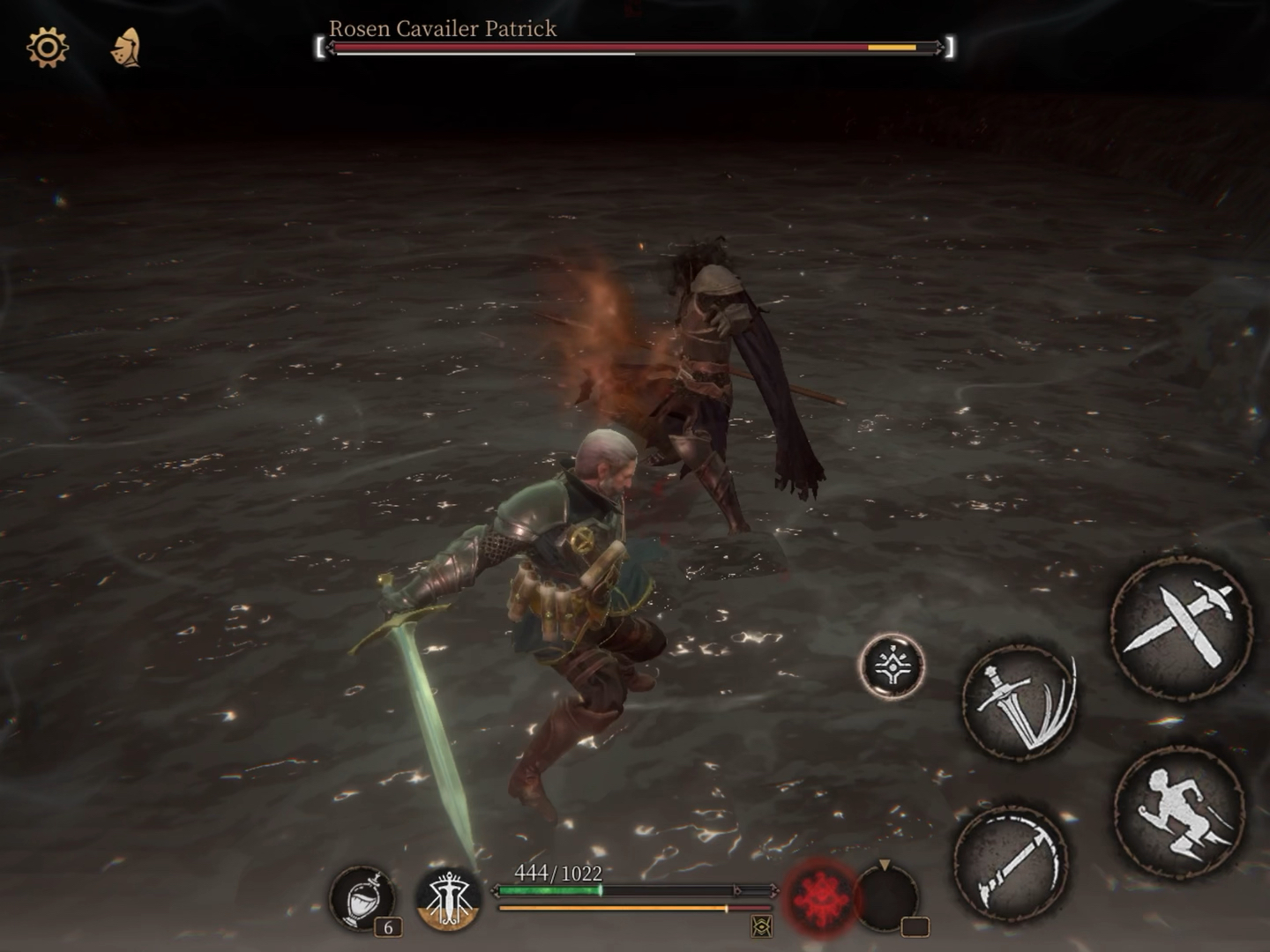
Task: Perform the sword slash attack
Action: (x=1020, y=703)
